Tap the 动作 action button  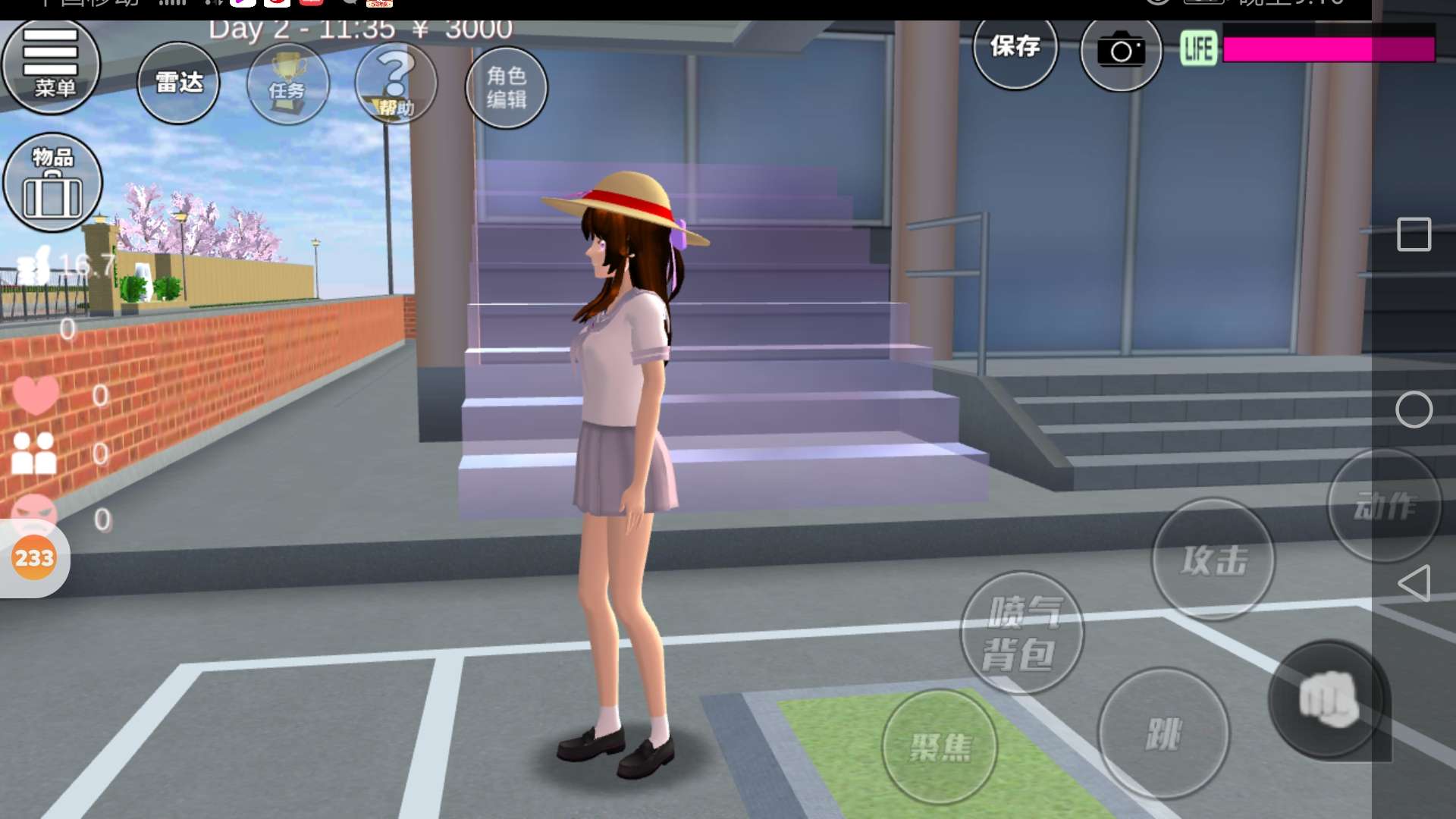pyautogui.click(x=1384, y=506)
